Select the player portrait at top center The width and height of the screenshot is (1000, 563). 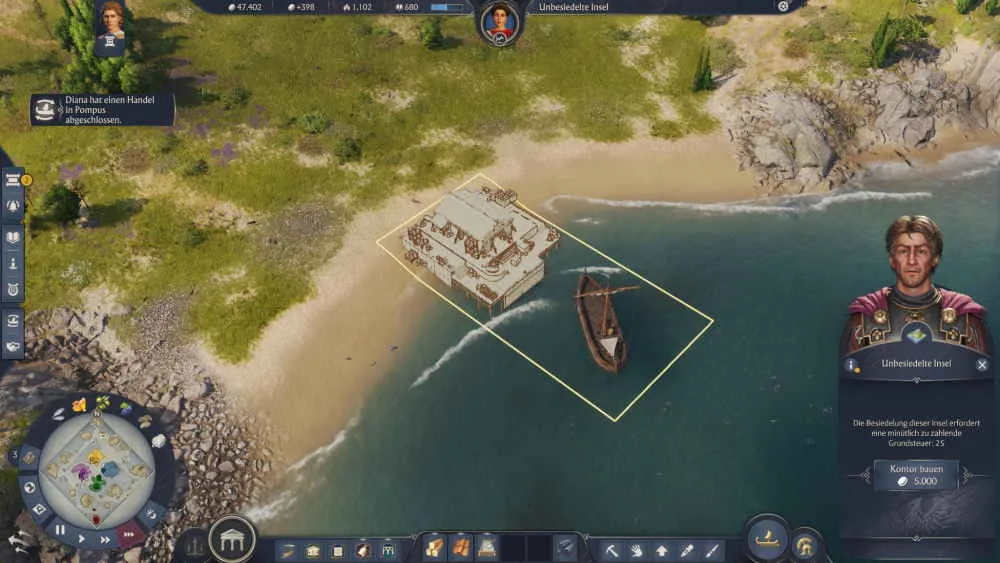click(499, 22)
